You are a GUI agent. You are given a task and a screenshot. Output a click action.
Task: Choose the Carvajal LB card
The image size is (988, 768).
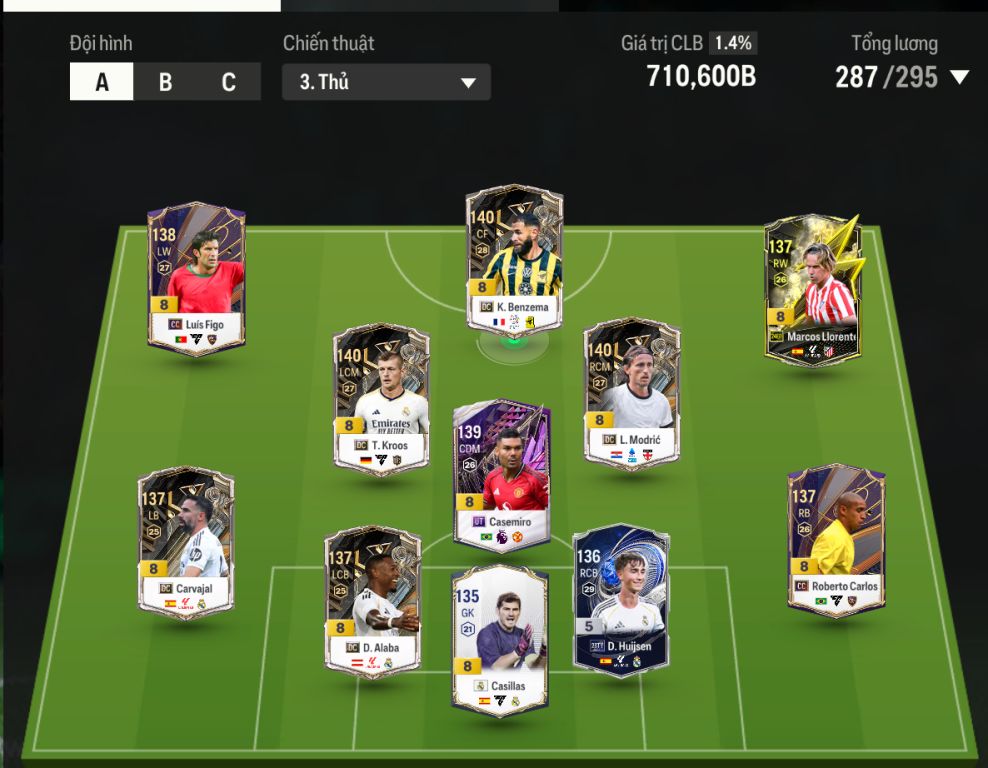pos(186,540)
